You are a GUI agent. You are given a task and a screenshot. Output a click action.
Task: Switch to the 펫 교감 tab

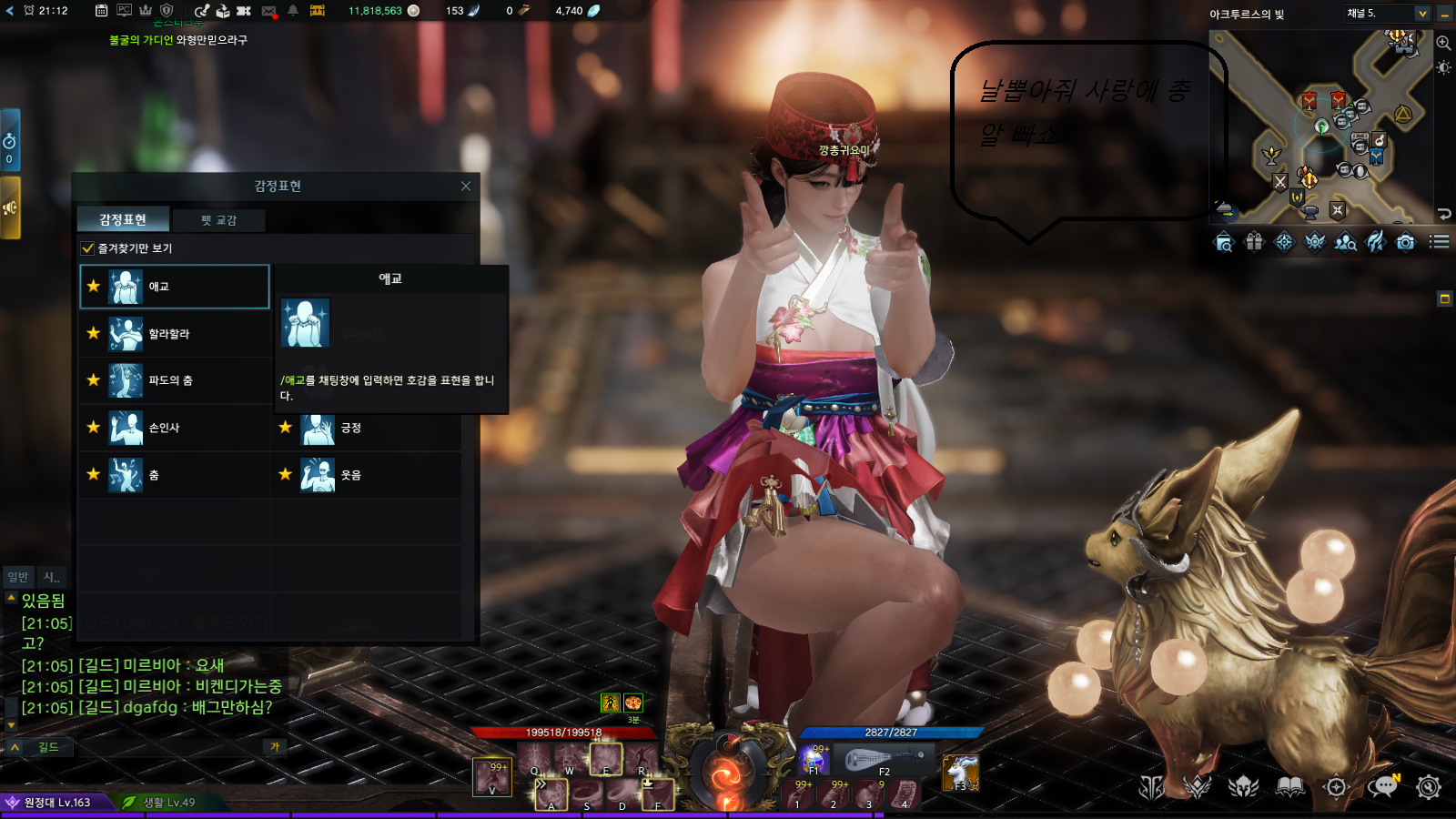click(x=219, y=220)
